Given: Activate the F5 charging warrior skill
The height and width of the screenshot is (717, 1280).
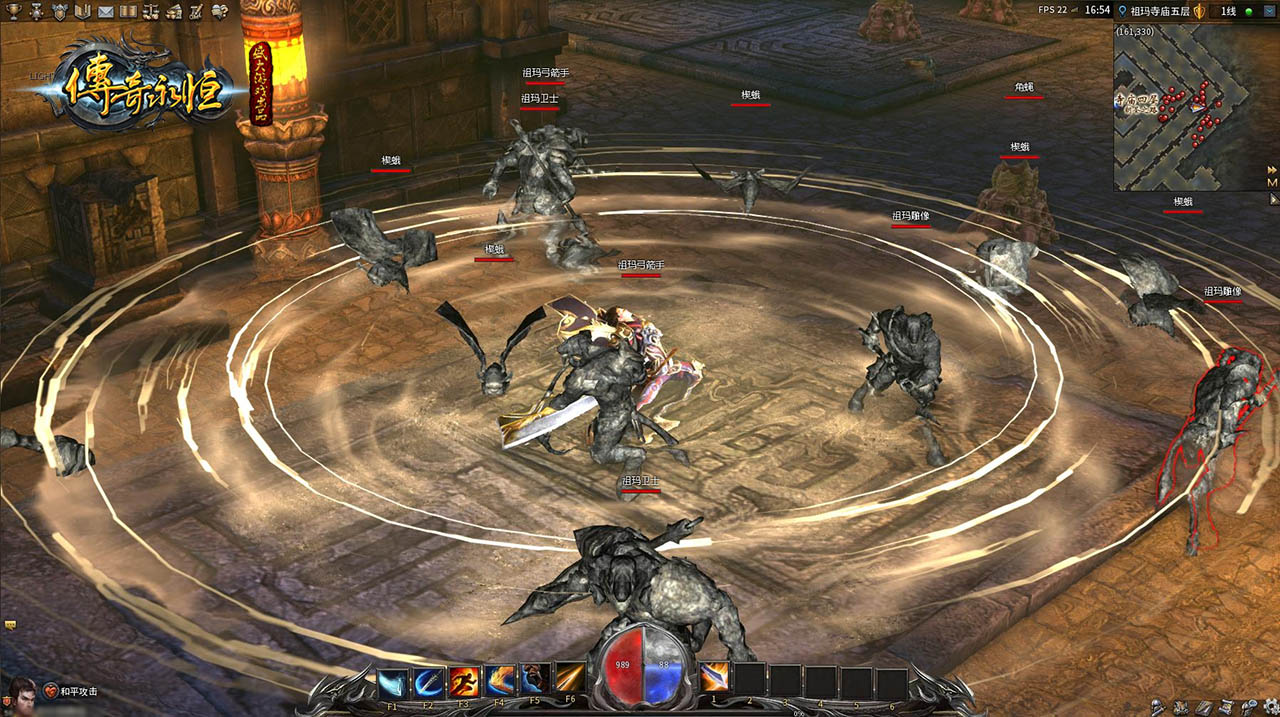Looking at the screenshot, I should [x=535, y=680].
